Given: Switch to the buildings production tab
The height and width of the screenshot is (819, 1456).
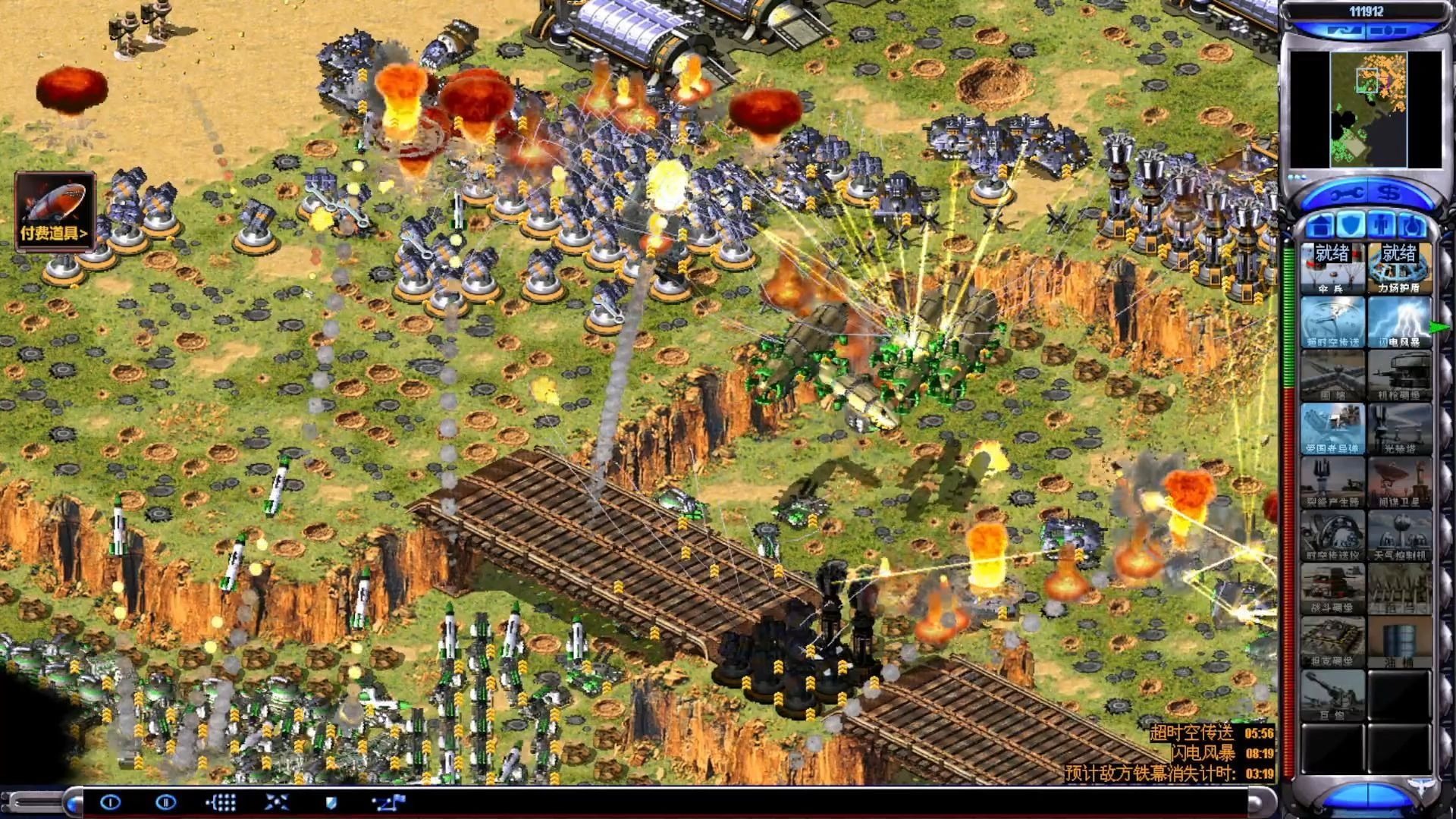Looking at the screenshot, I should [1320, 225].
